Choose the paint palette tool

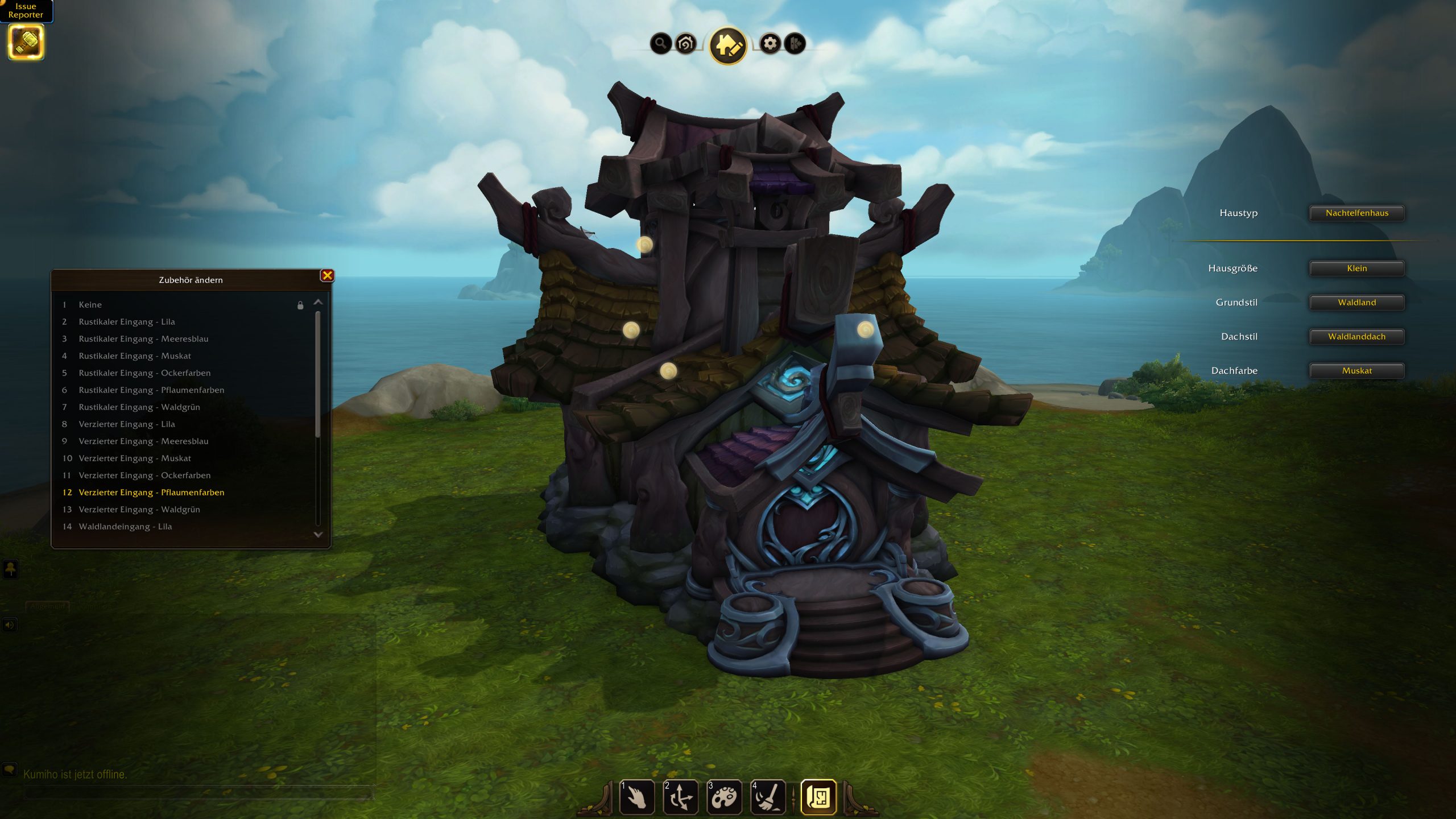point(724,797)
